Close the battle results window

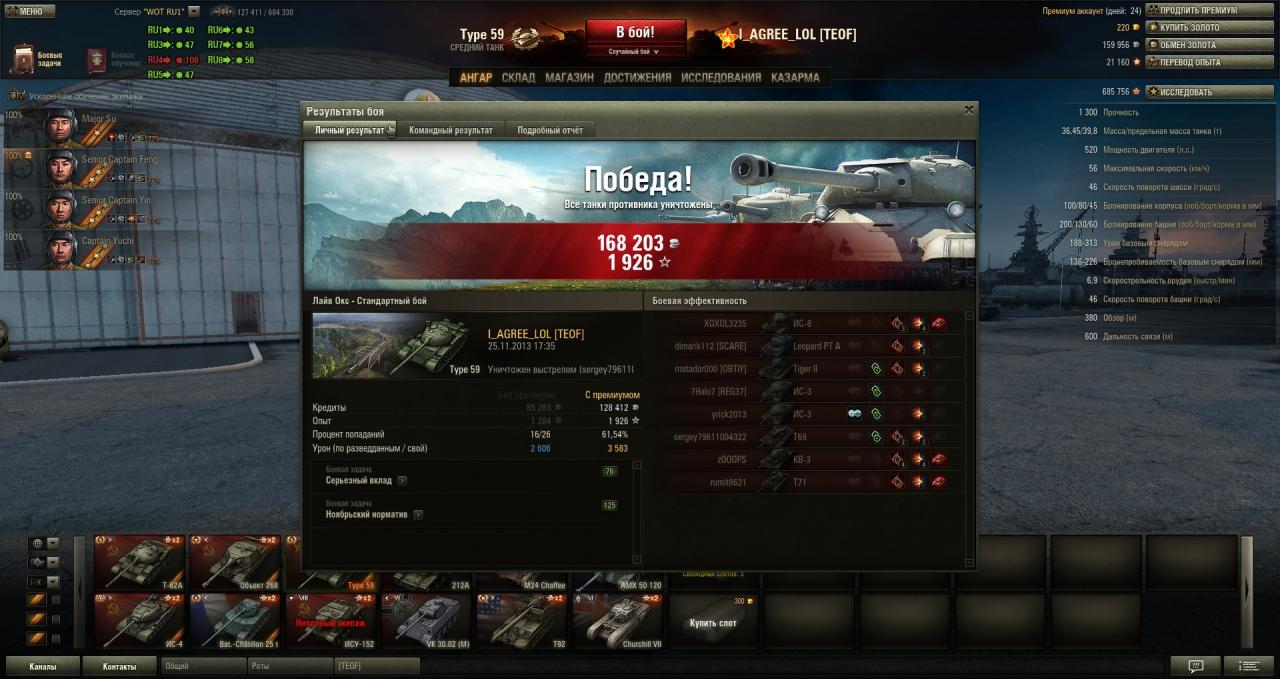click(x=968, y=110)
